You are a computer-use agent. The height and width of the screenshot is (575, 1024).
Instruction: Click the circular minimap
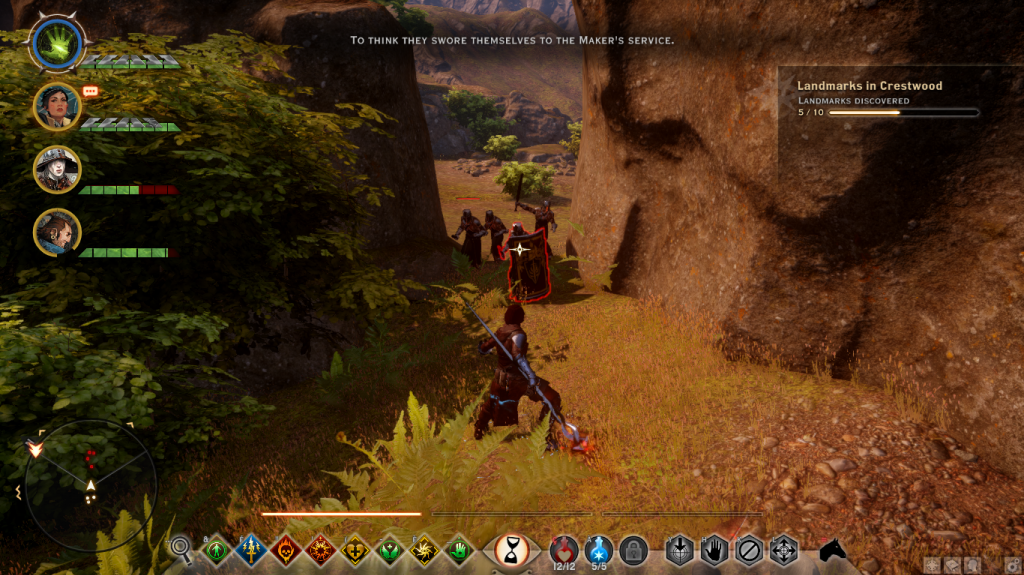(90, 485)
